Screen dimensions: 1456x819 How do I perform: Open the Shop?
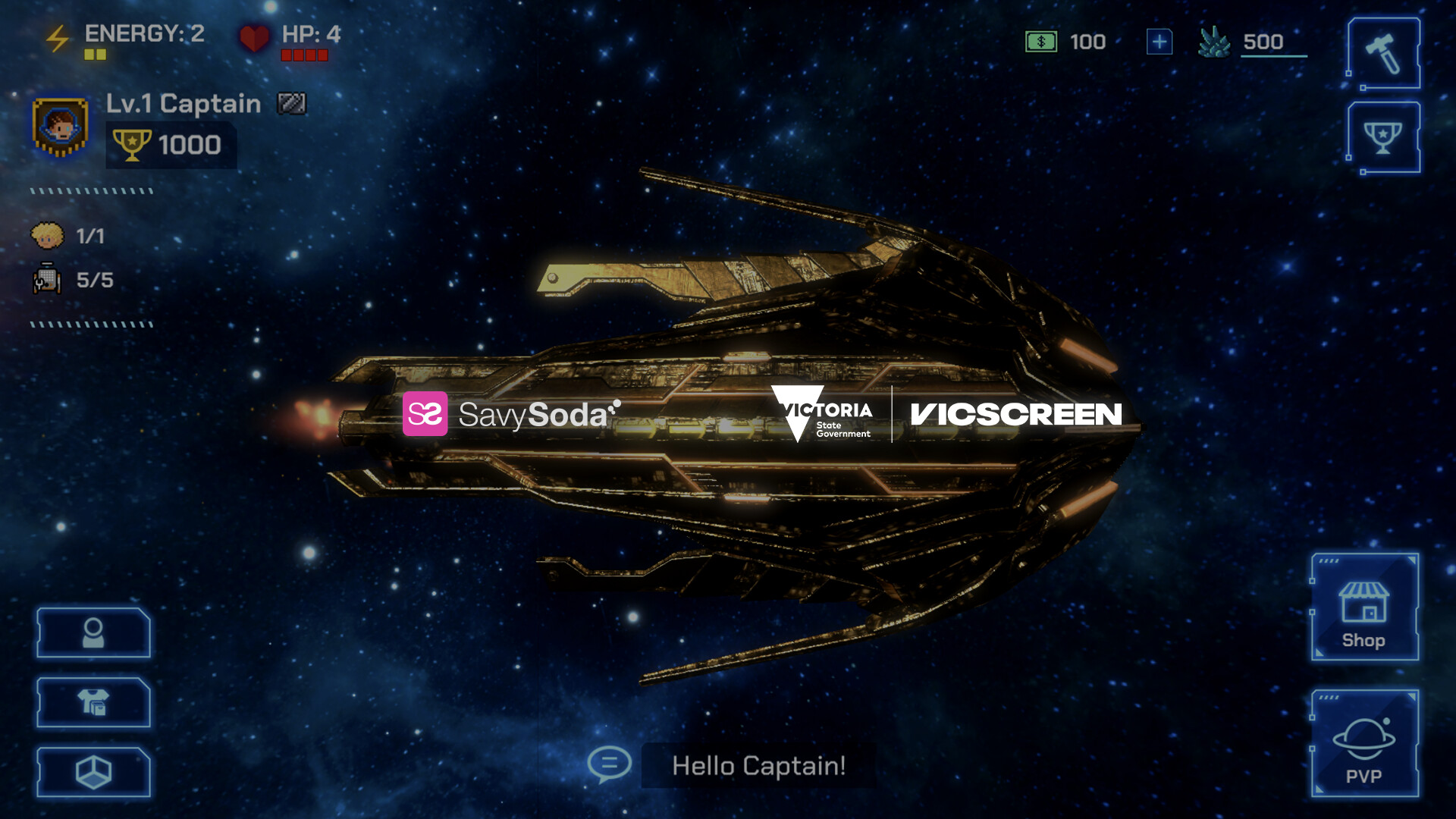[1365, 607]
